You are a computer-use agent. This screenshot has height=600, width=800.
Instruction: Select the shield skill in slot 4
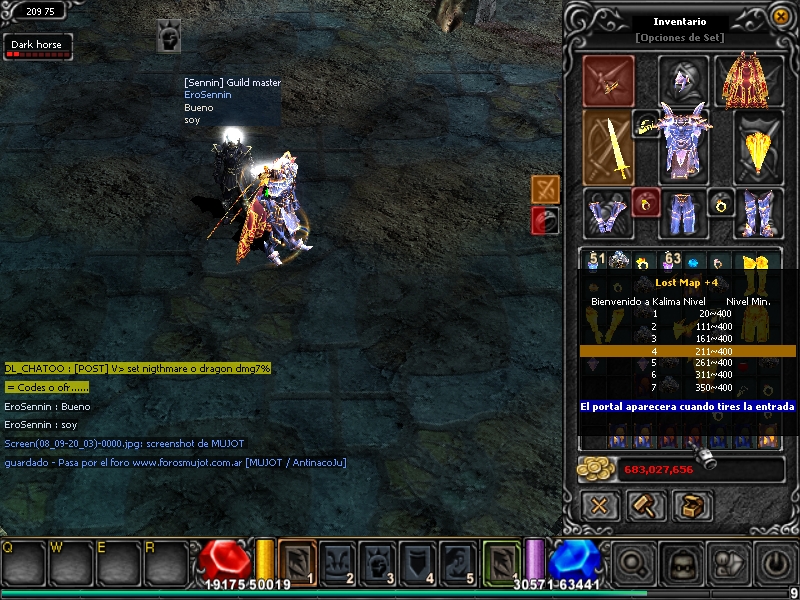419,560
